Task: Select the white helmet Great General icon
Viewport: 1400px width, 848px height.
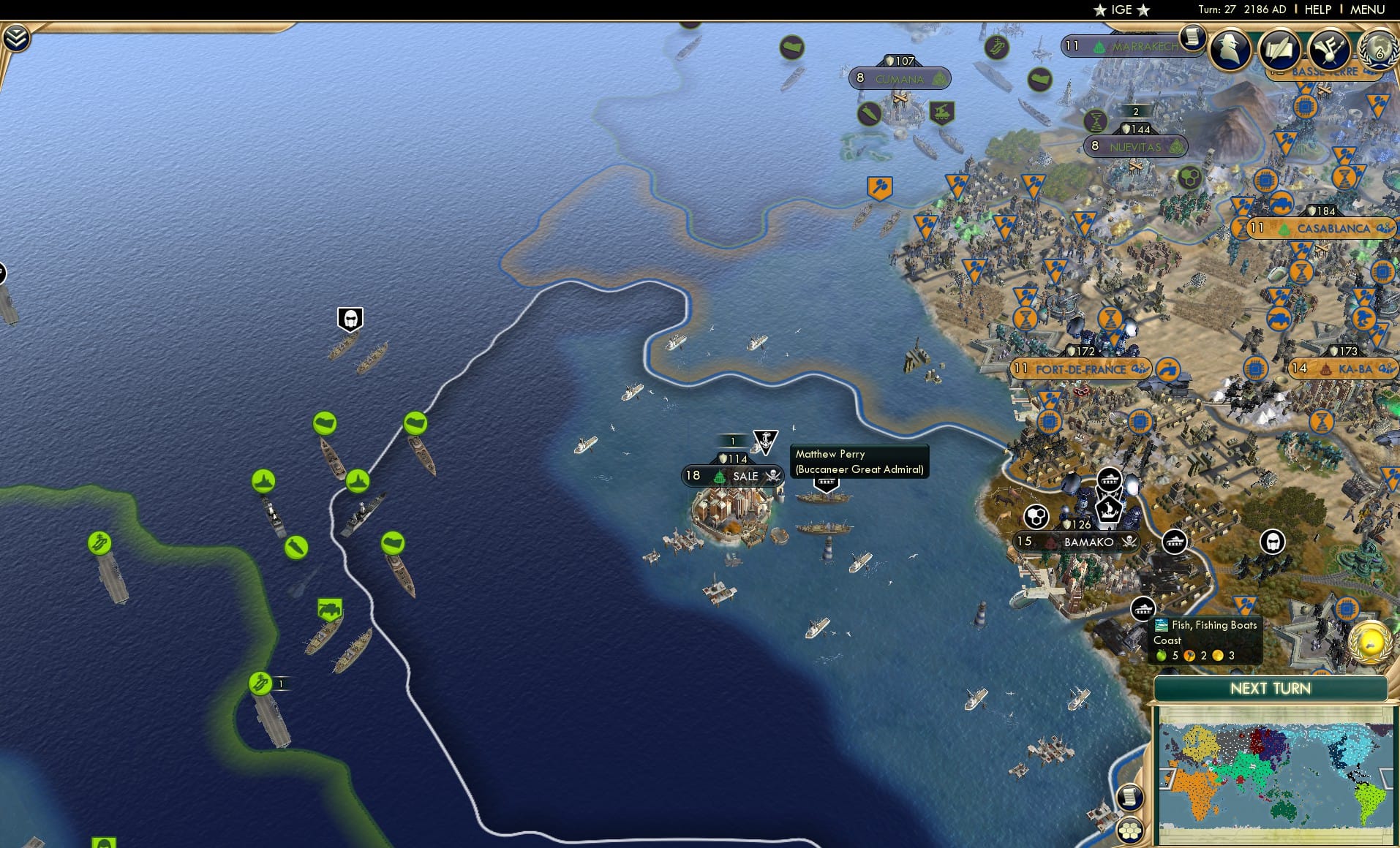Action: click(350, 319)
